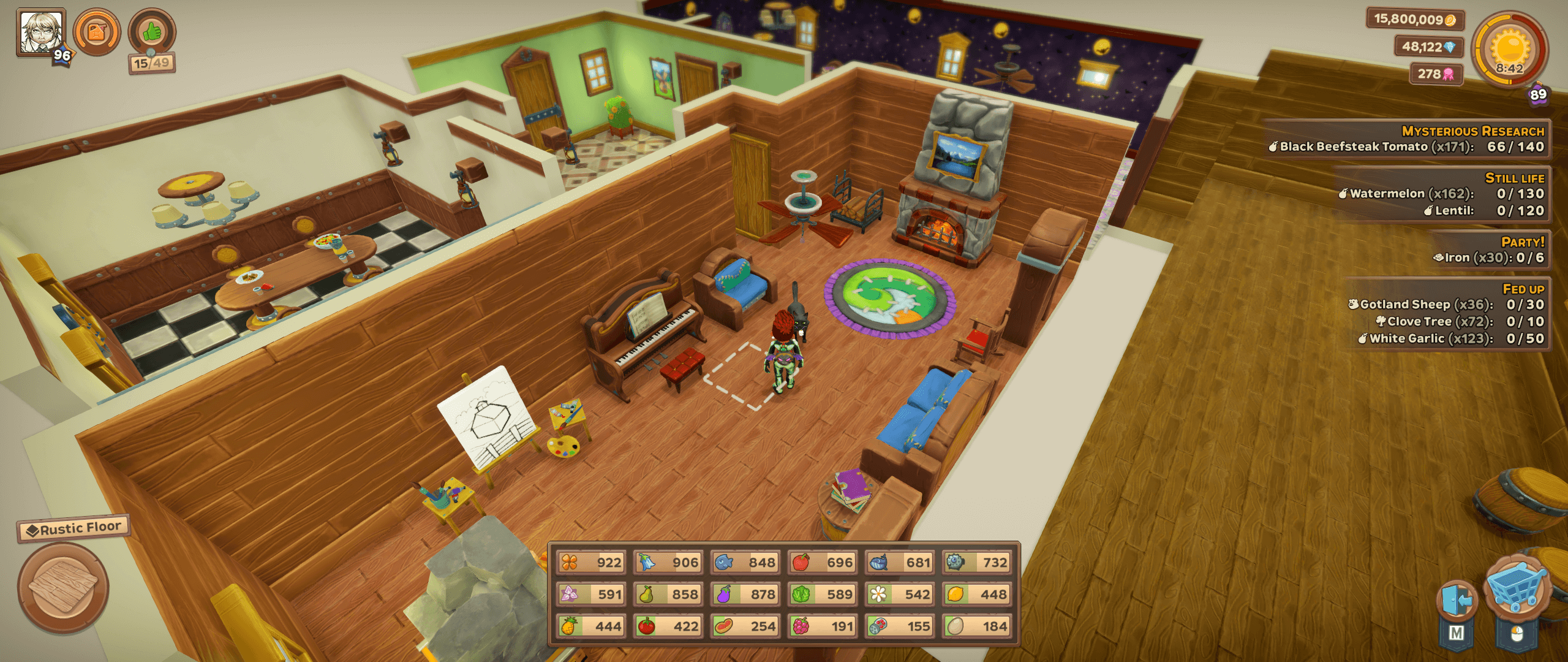Open the Party! quest entry
The image size is (1568, 662).
pos(1488,250)
